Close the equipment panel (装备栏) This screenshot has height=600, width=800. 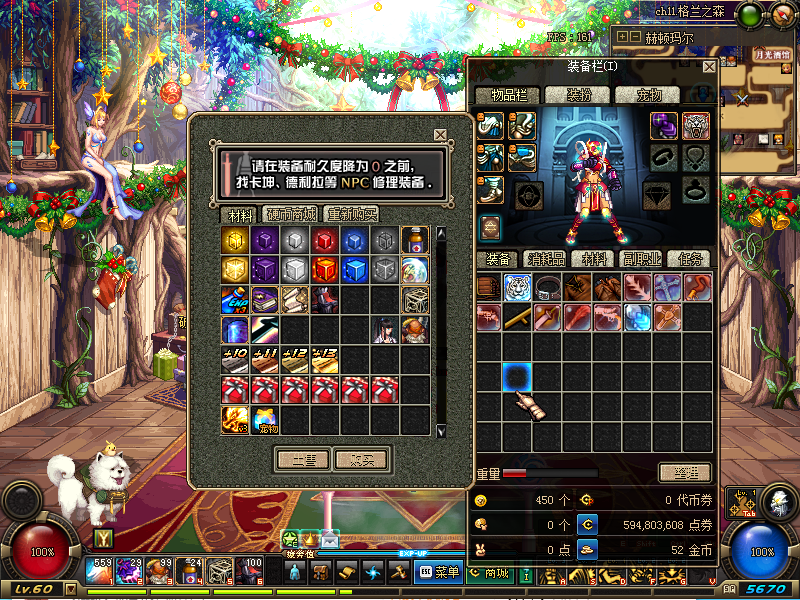point(709,67)
